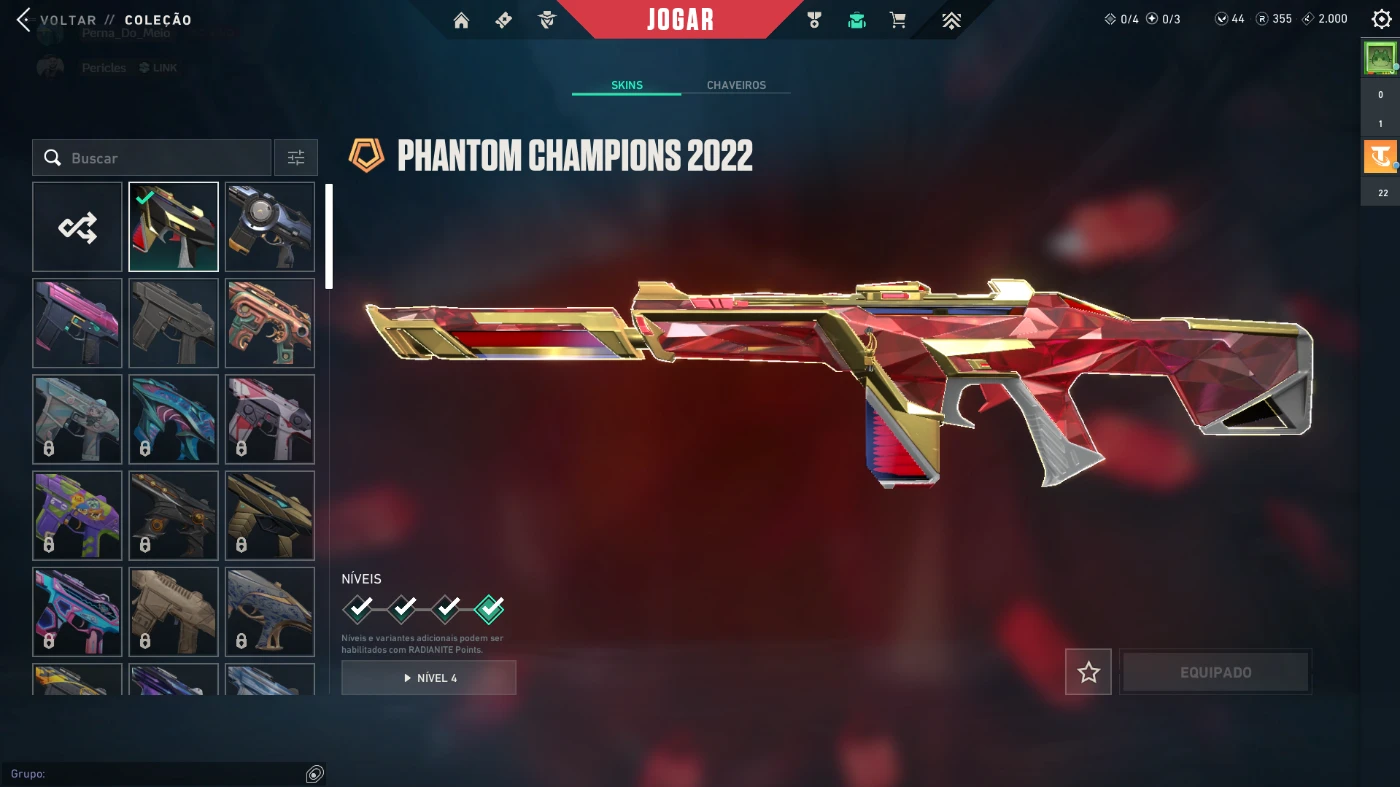Viewport: 1400px width, 787px height.
Task: Select the Skins tab
Action: 627,85
